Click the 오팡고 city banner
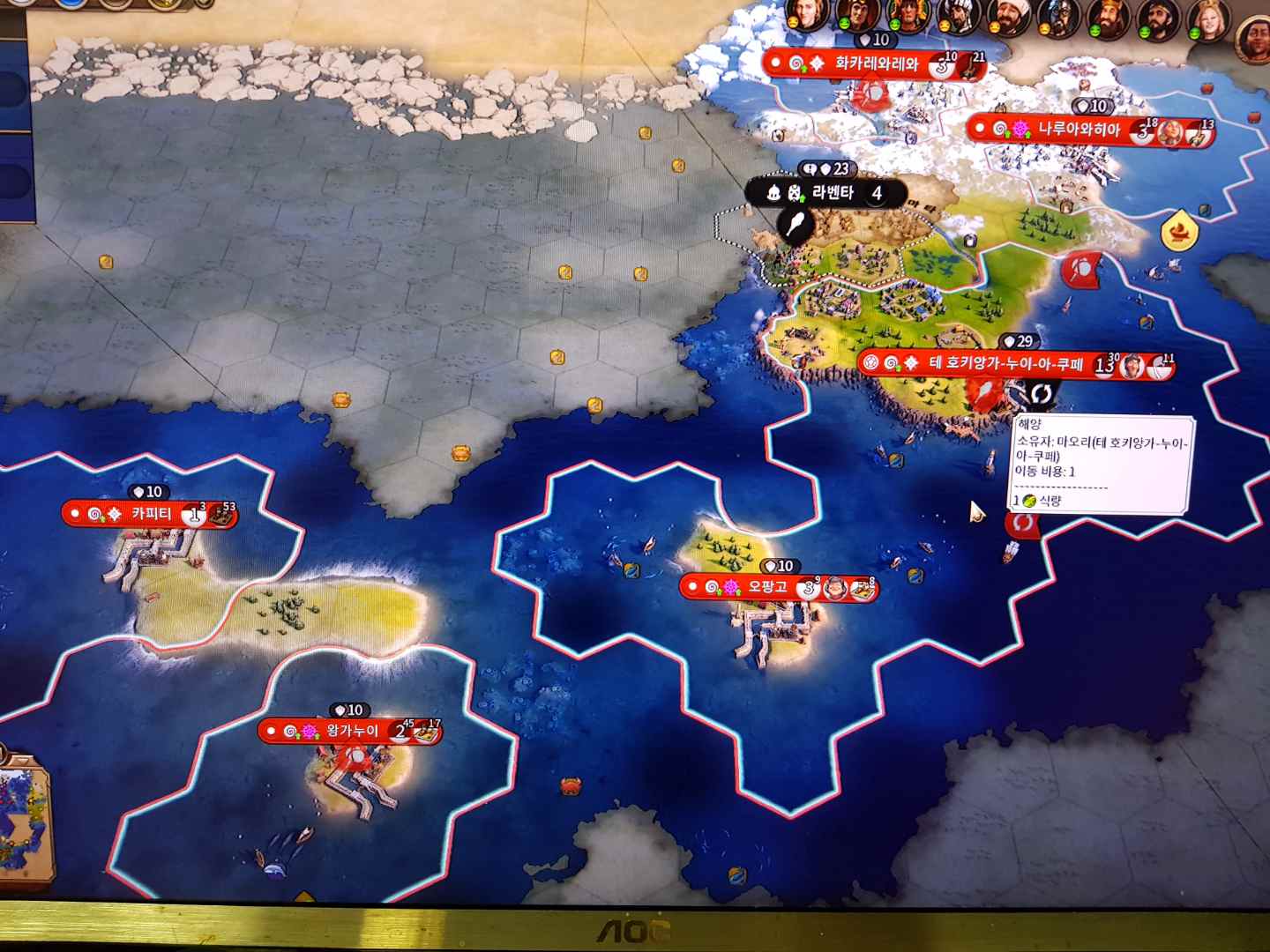The image size is (1270, 952). pos(766,587)
